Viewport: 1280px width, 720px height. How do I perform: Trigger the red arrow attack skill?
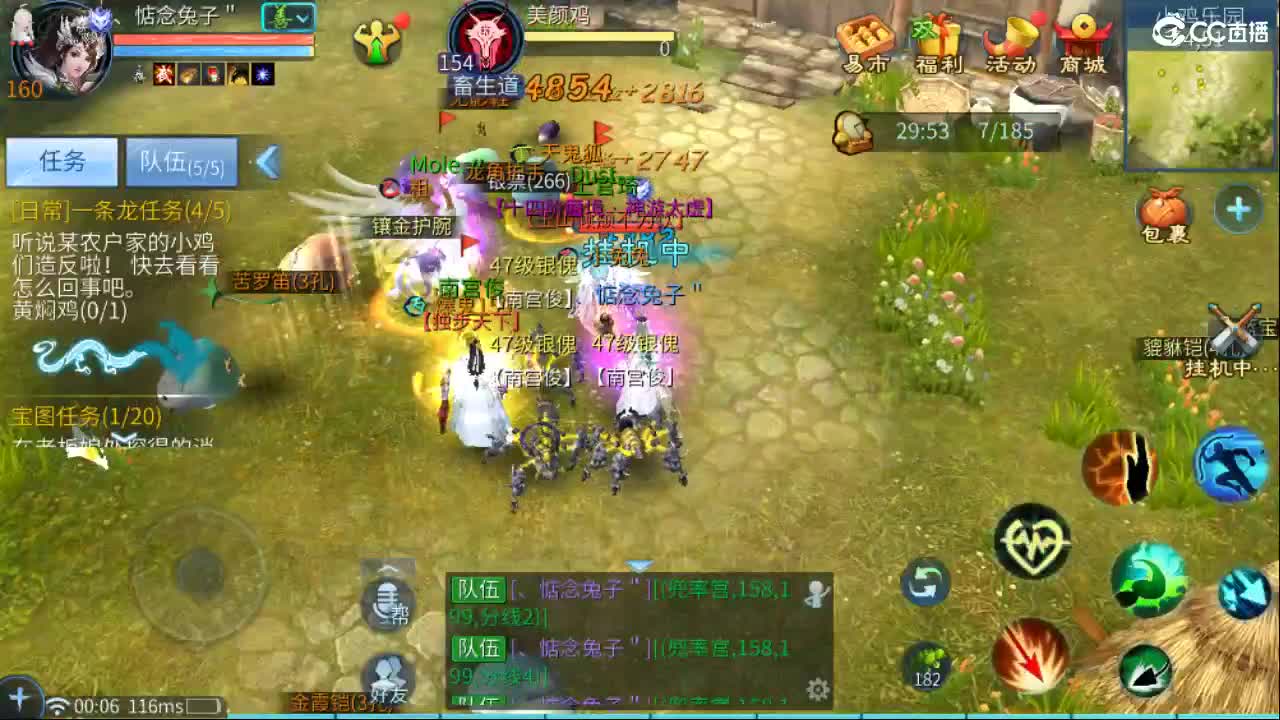1030,655
